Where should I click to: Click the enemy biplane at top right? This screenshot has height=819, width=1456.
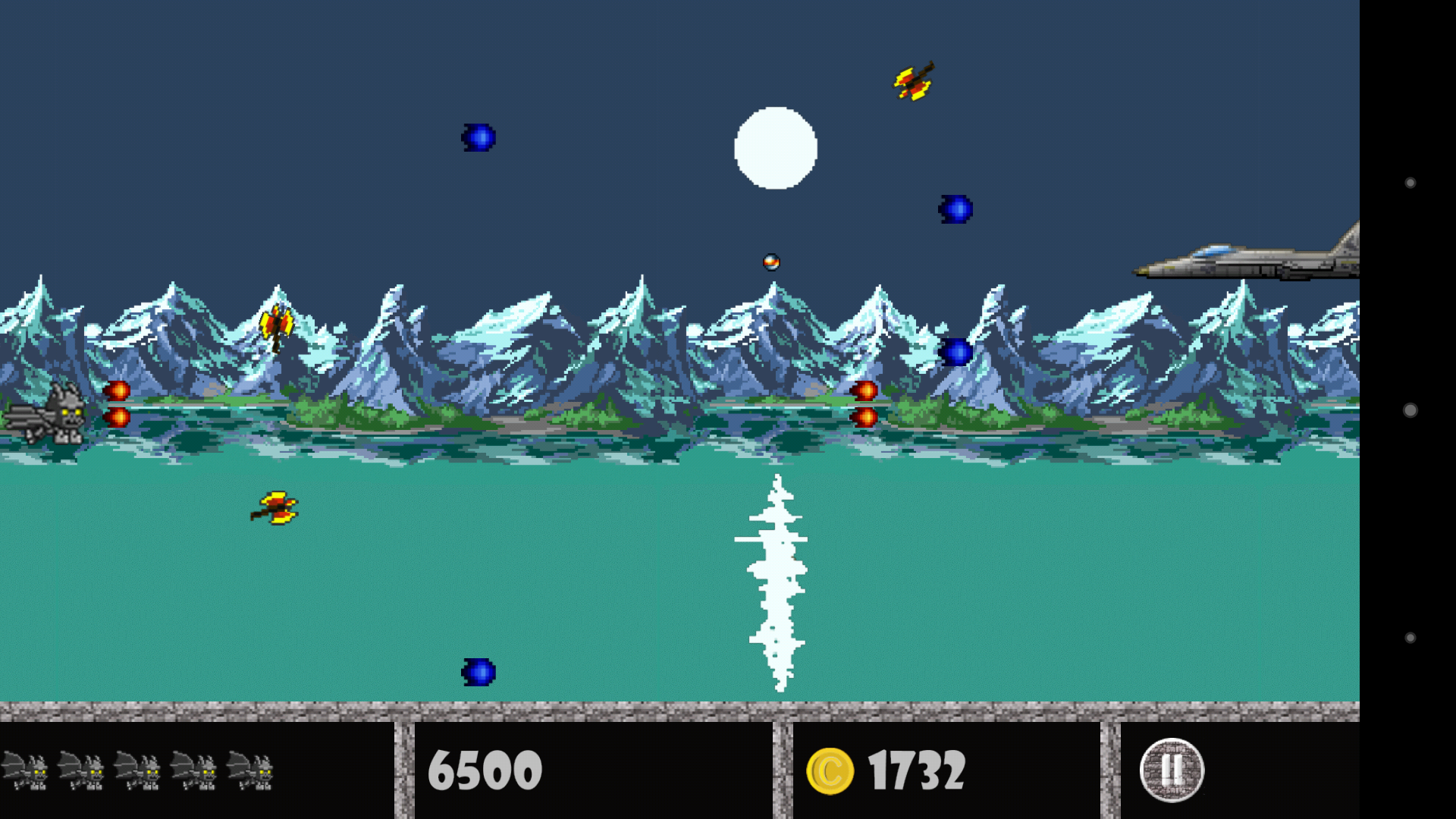pyautogui.click(x=914, y=80)
